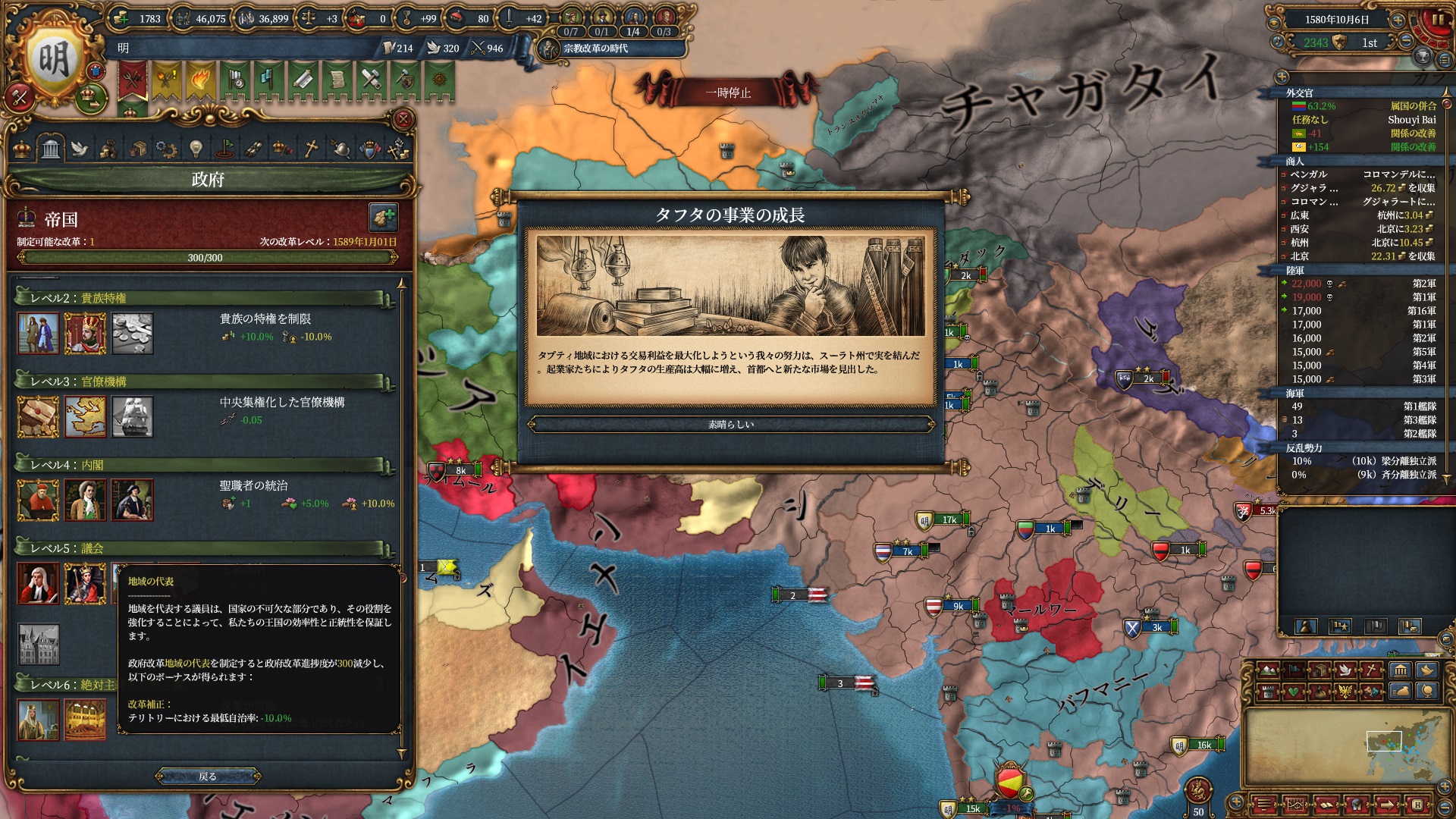Toggle the red pause button
Image resolution: width=1456 pixels, height=819 pixels.
[x=1436, y=20]
